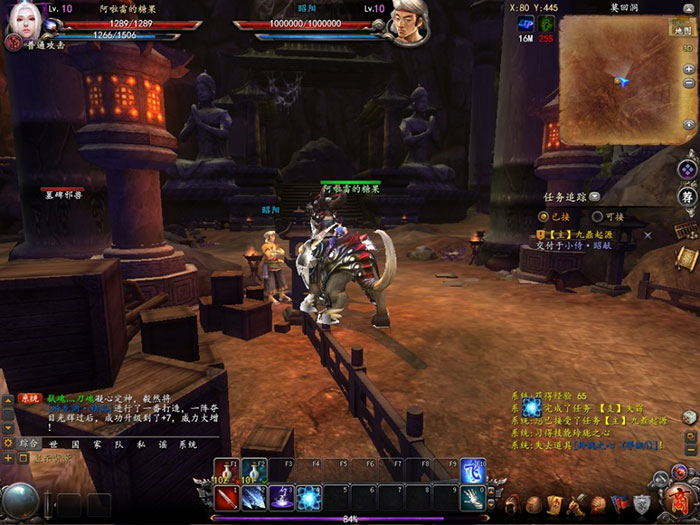
Task: Use the blue mana potion in F2
Action: (253, 470)
